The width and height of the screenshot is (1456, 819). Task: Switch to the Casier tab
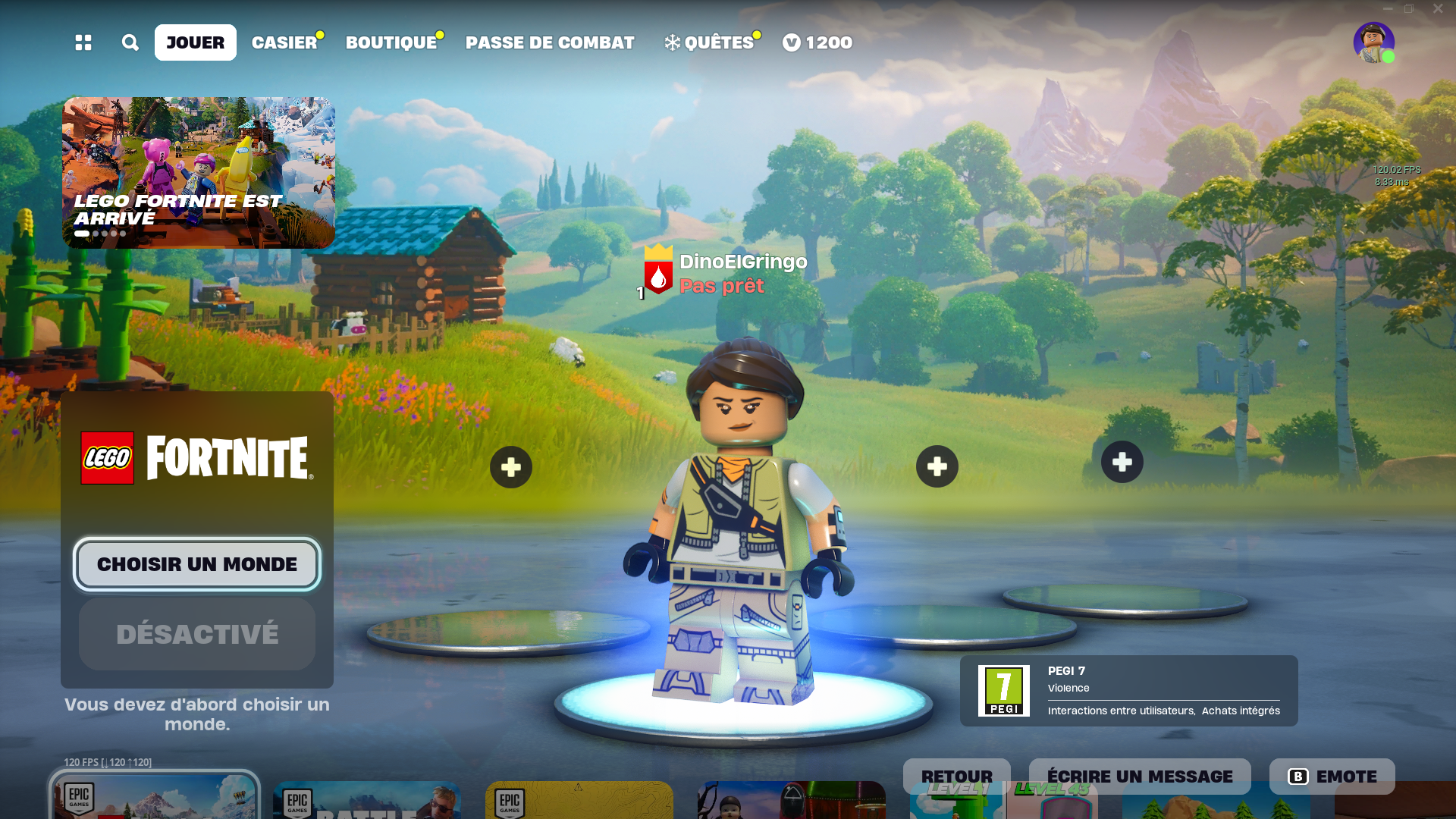(283, 42)
